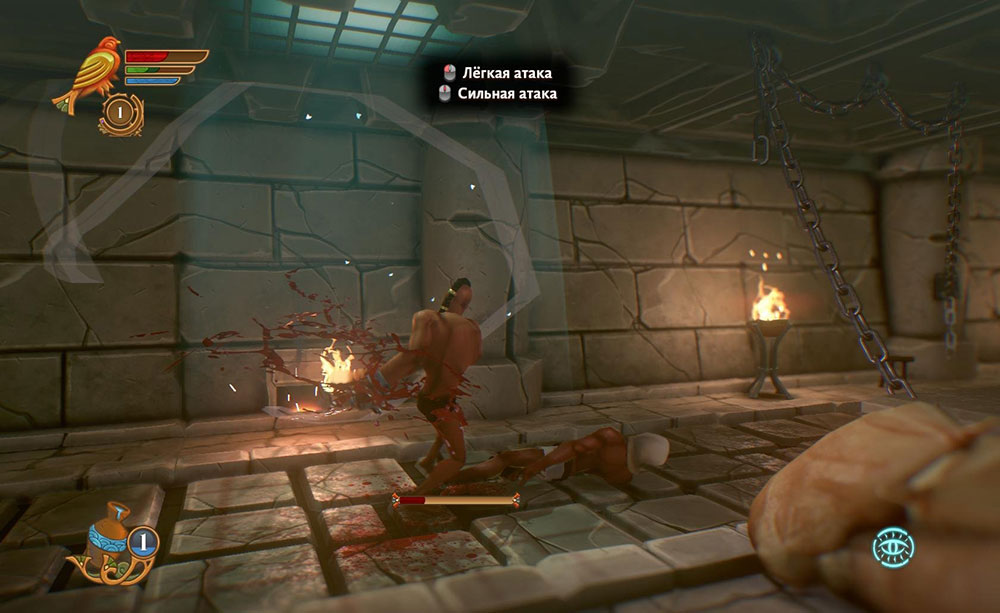Click the golden bird portrait icon
The height and width of the screenshot is (613, 1000).
pyautogui.click(x=88, y=72)
